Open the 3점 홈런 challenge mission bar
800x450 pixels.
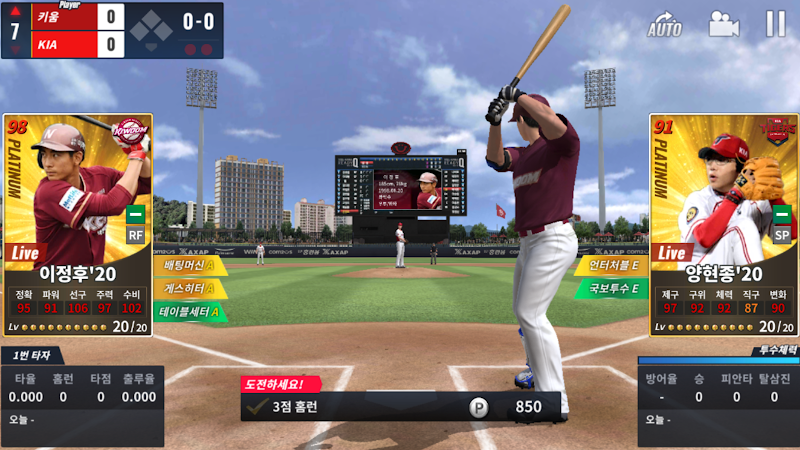(x=400, y=407)
